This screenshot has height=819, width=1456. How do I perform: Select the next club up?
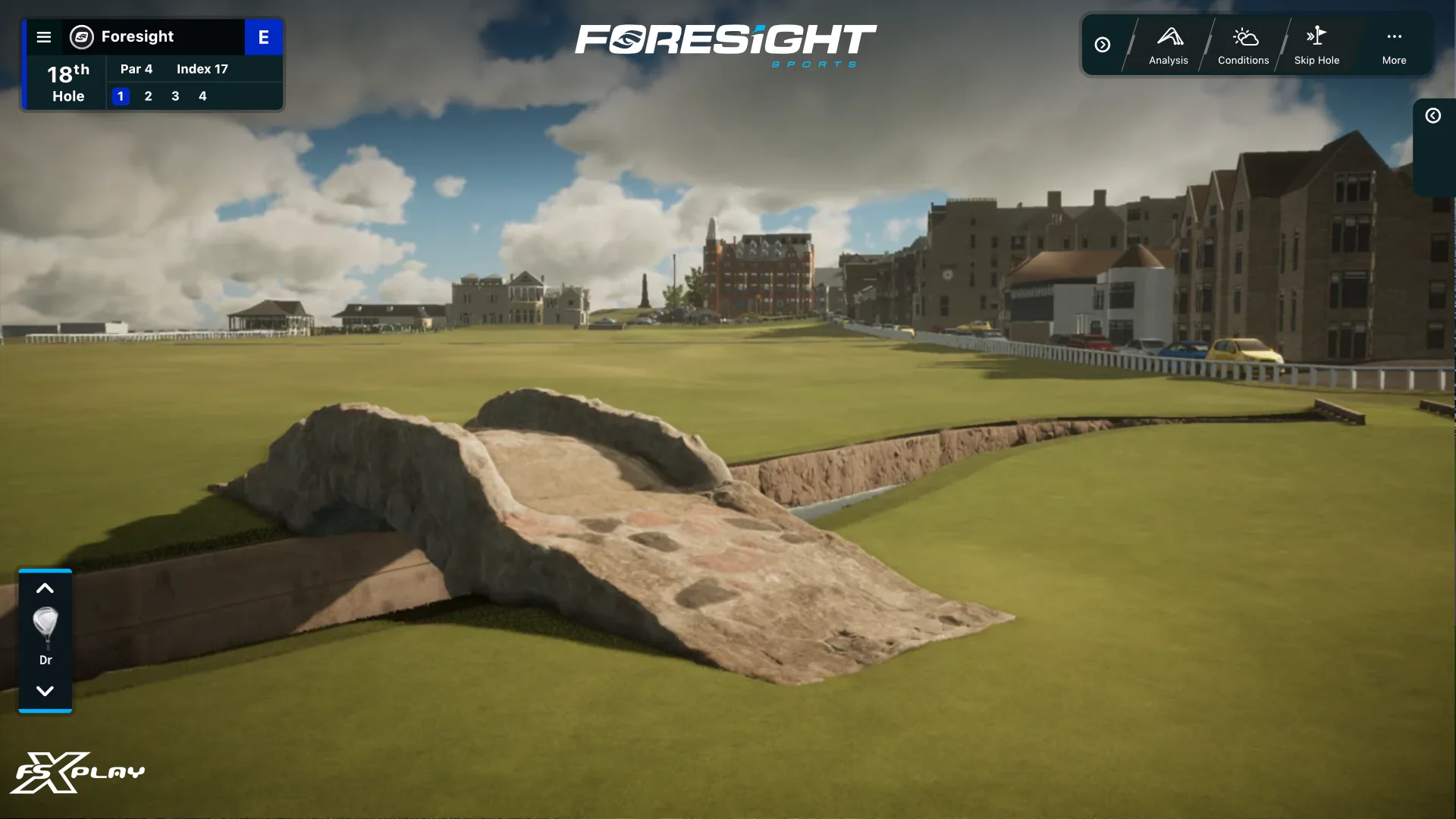pyautogui.click(x=45, y=588)
